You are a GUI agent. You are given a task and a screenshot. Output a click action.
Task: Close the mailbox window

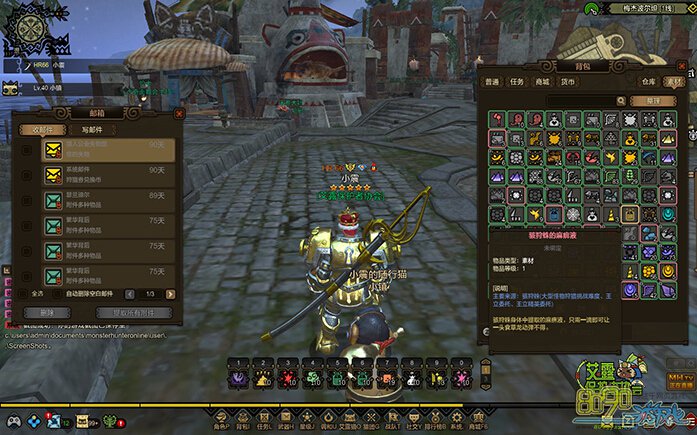pos(179,114)
